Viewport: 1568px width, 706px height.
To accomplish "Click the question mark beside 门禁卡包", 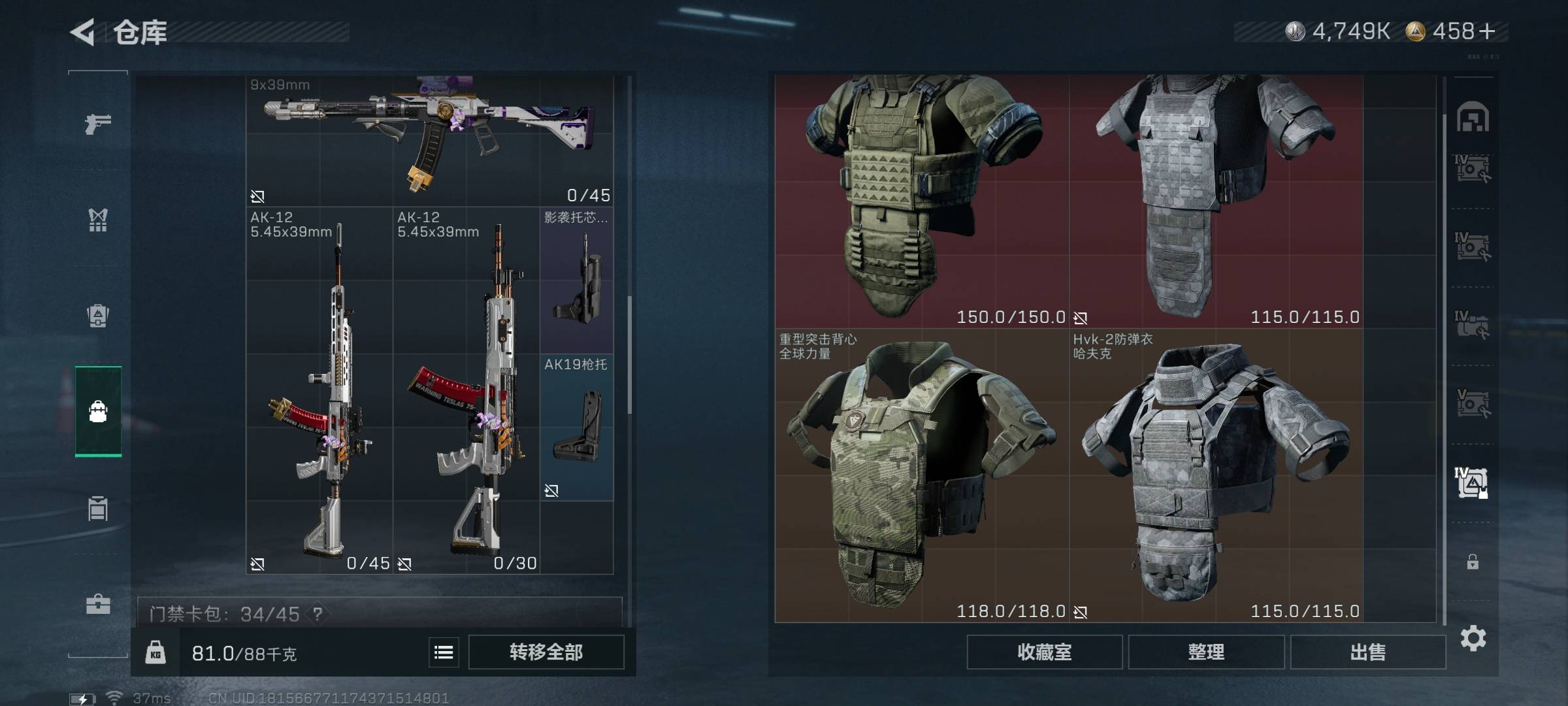I will 318,614.
